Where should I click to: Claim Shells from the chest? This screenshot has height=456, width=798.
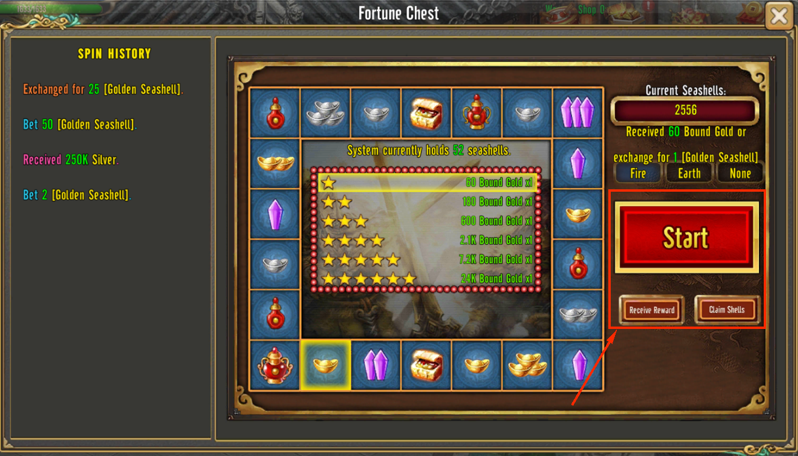point(727,310)
